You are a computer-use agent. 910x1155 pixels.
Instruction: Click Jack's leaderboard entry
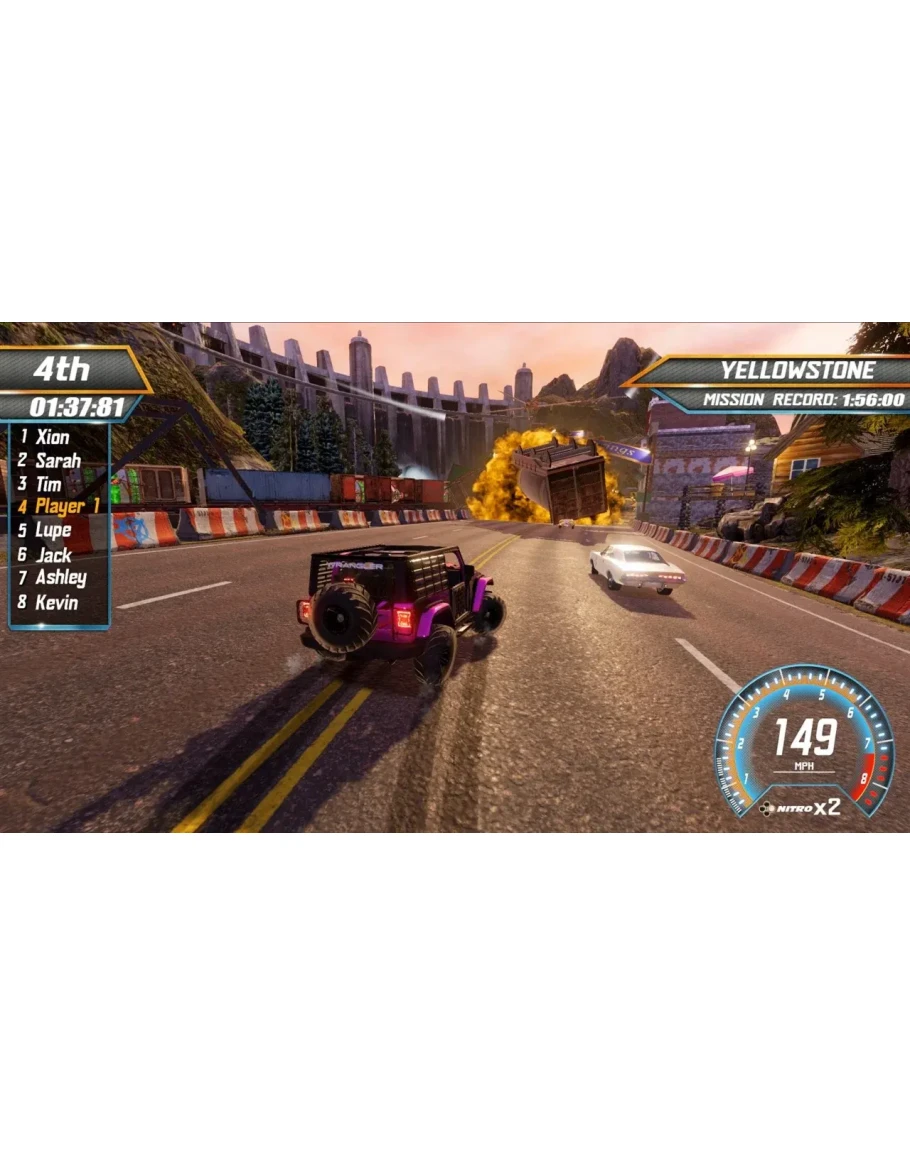pyautogui.click(x=53, y=554)
